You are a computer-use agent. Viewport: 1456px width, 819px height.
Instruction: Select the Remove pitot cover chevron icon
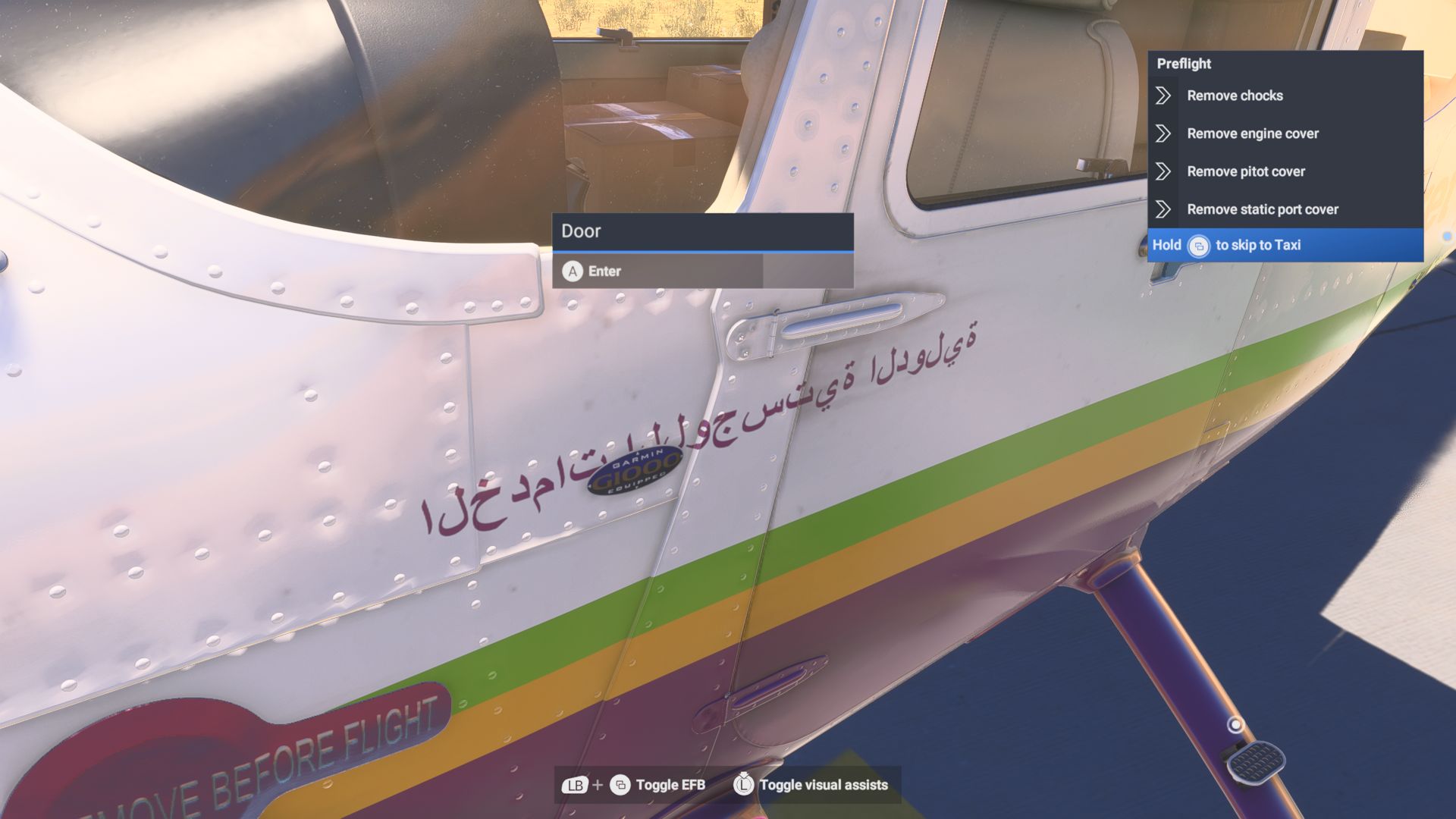tap(1163, 171)
